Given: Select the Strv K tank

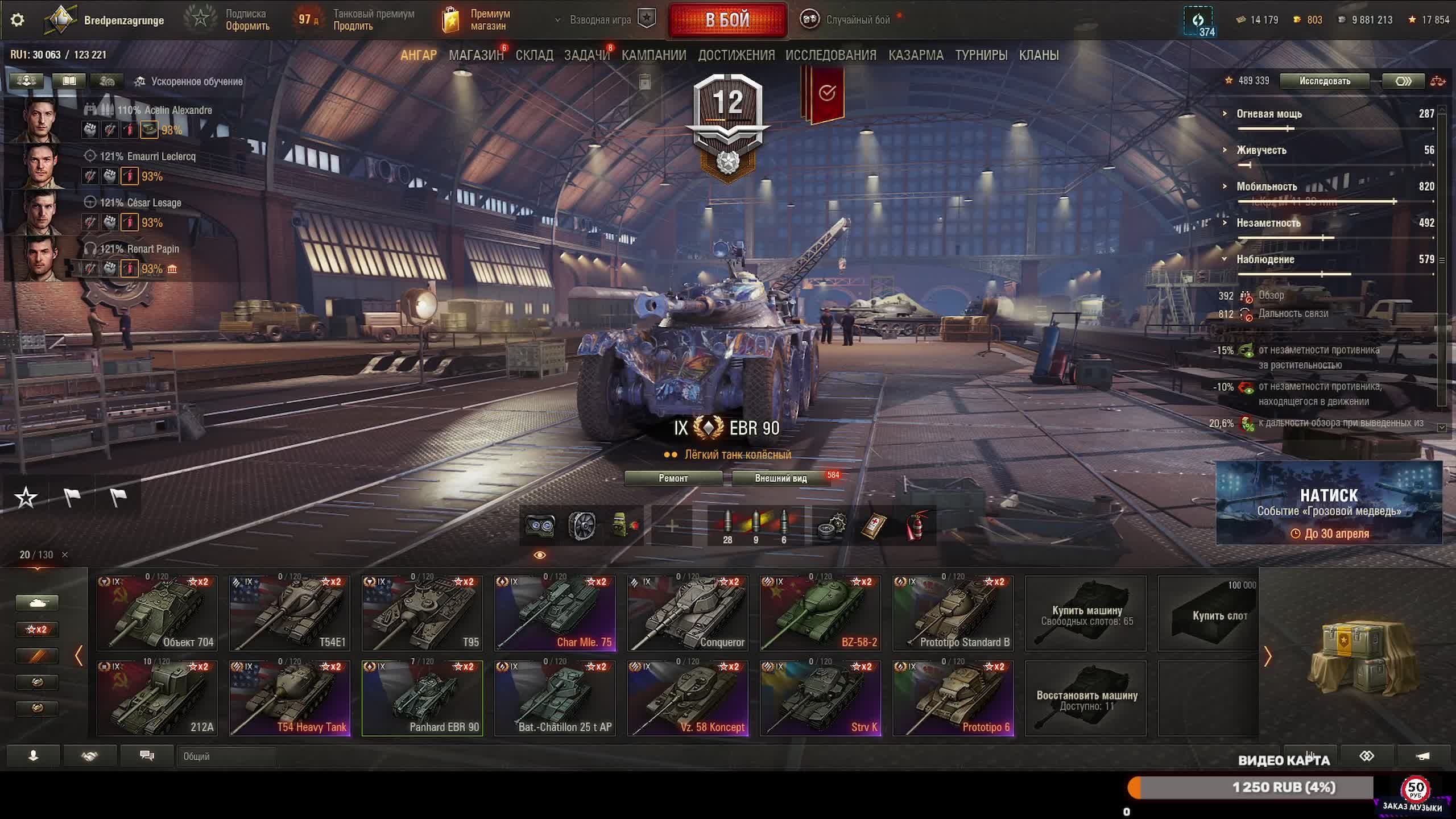Looking at the screenshot, I should point(820,698).
